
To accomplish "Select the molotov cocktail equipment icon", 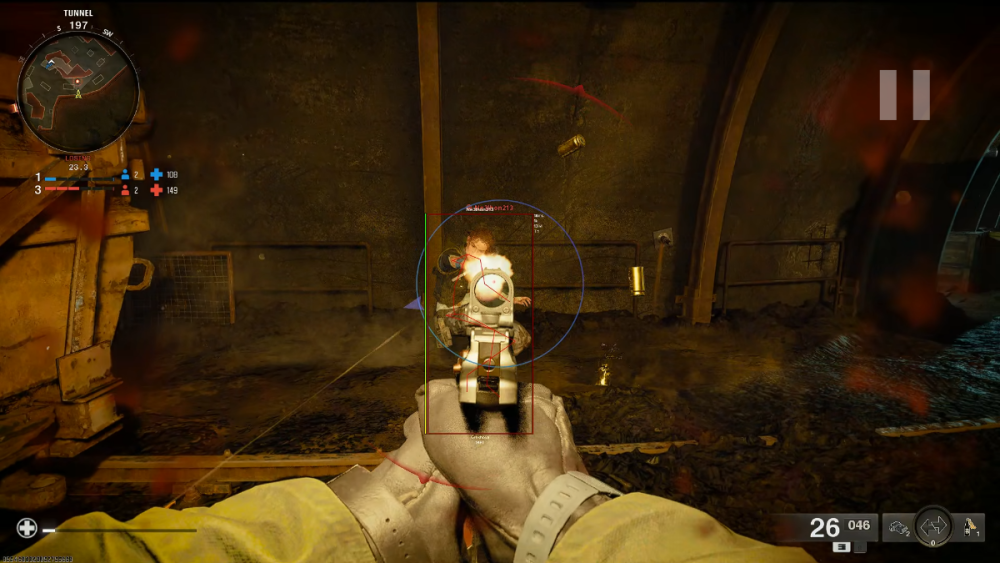I will pos(969,526).
